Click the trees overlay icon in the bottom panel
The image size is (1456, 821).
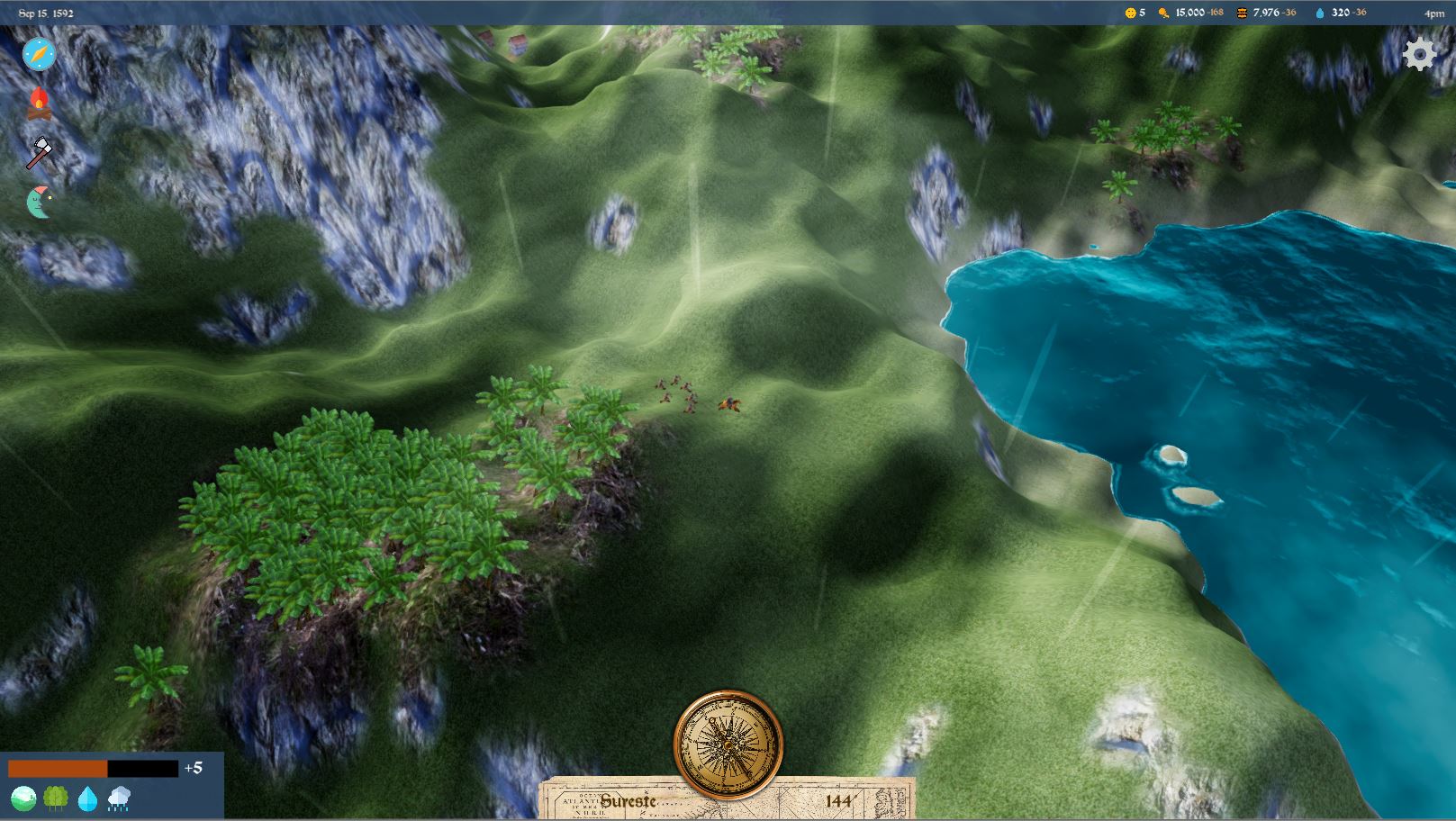click(x=56, y=798)
